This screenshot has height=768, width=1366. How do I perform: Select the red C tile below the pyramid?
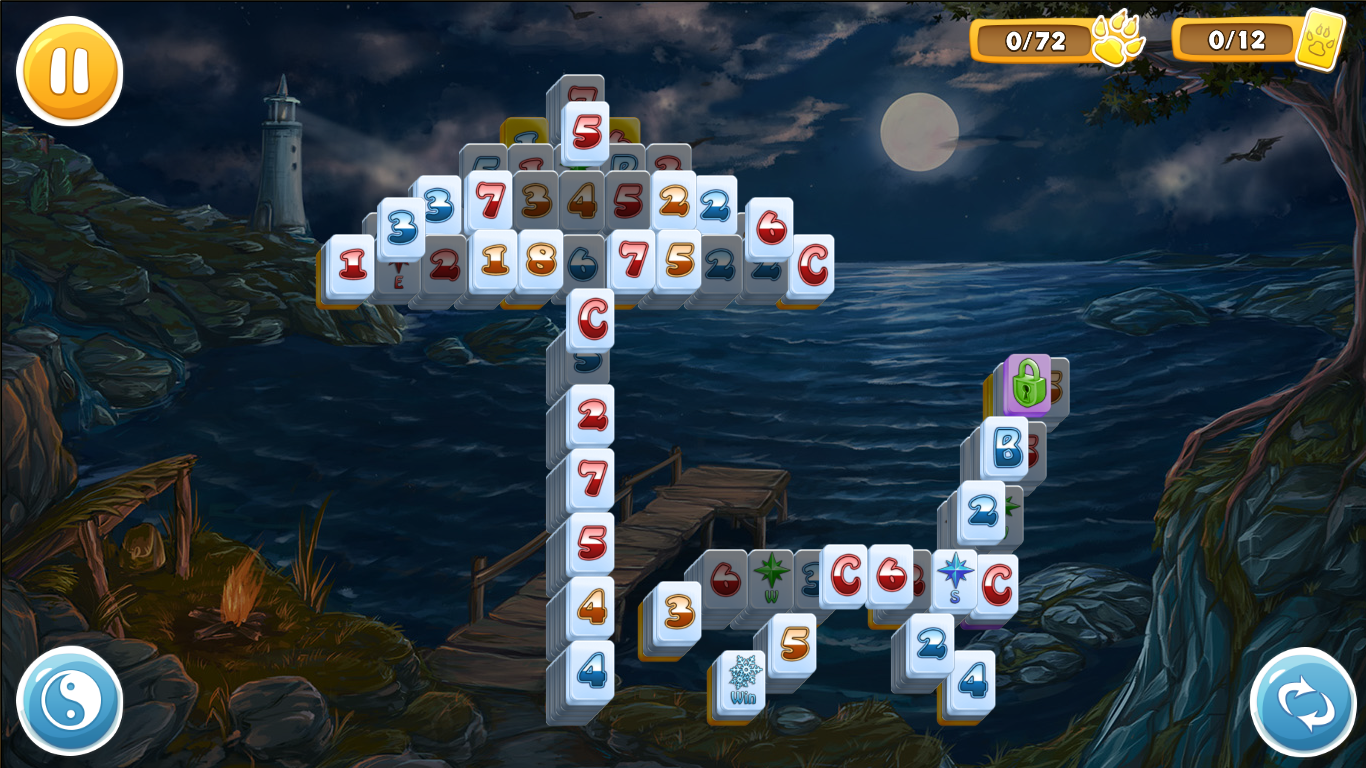tap(592, 317)
